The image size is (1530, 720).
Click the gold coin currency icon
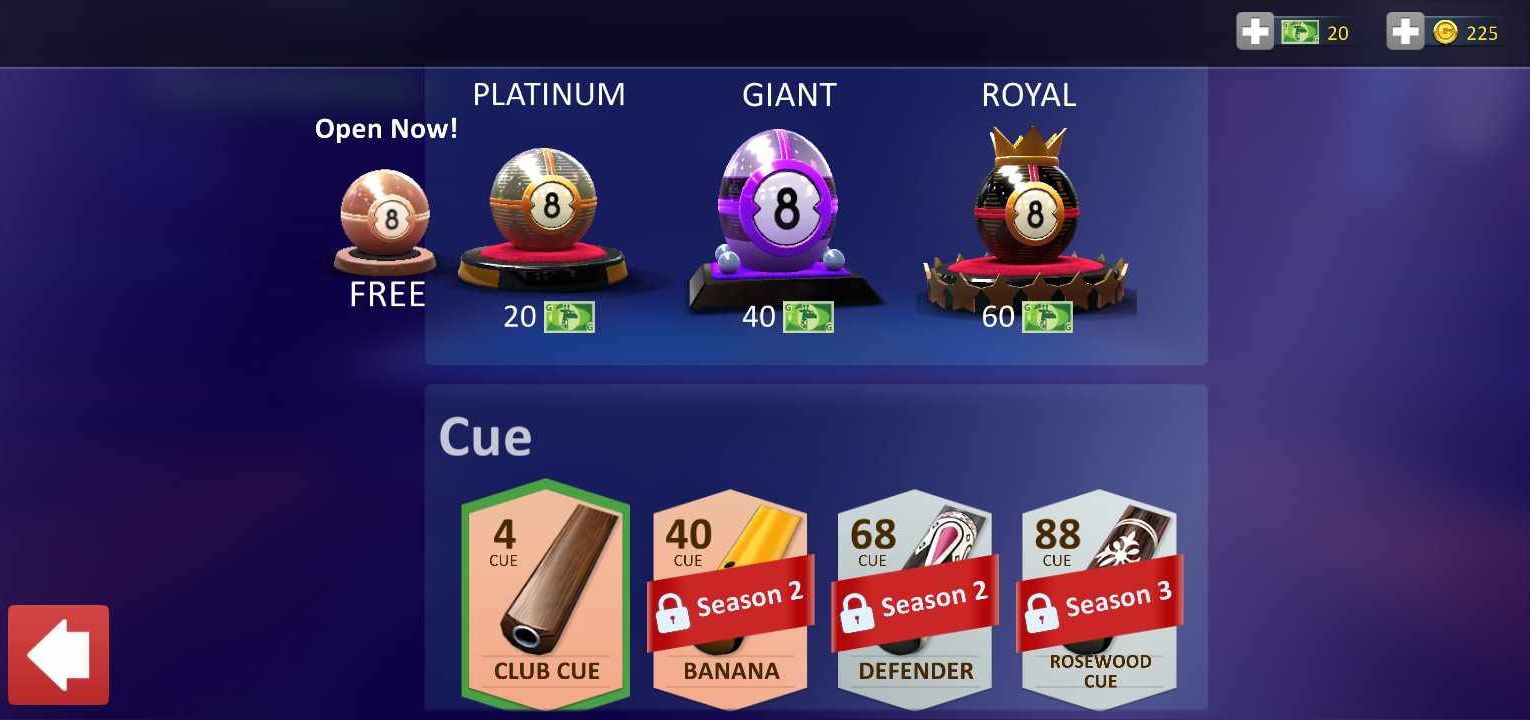coord(1444,31)
